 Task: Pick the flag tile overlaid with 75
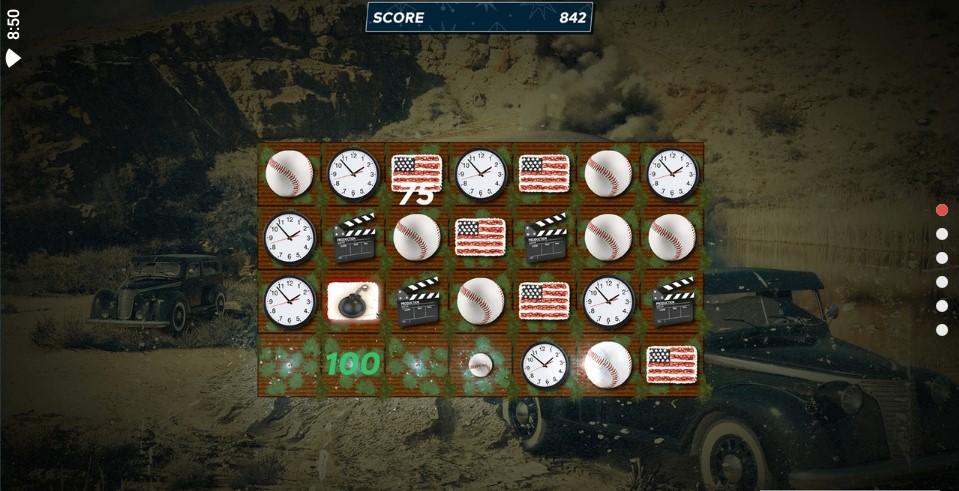(416, 174)
